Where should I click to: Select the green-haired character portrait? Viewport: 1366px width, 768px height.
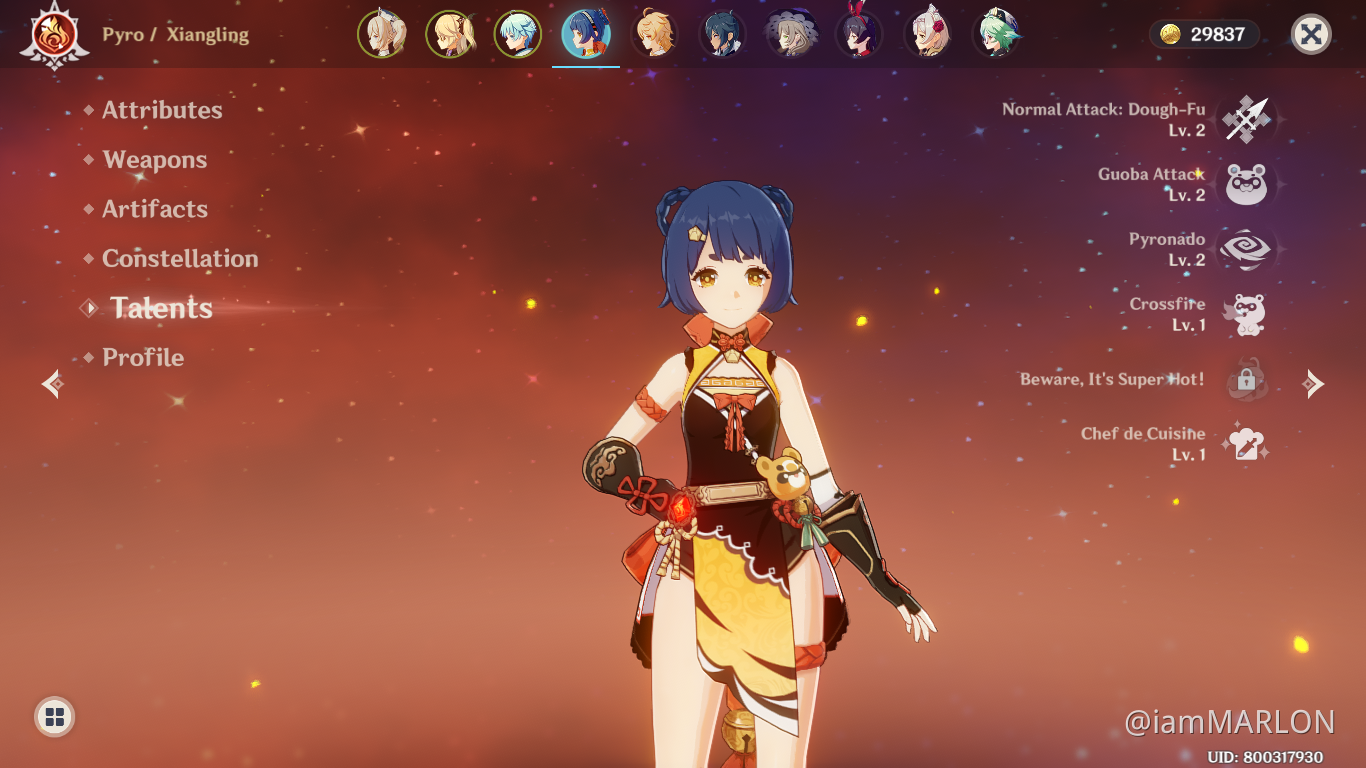tap(996, 35)
